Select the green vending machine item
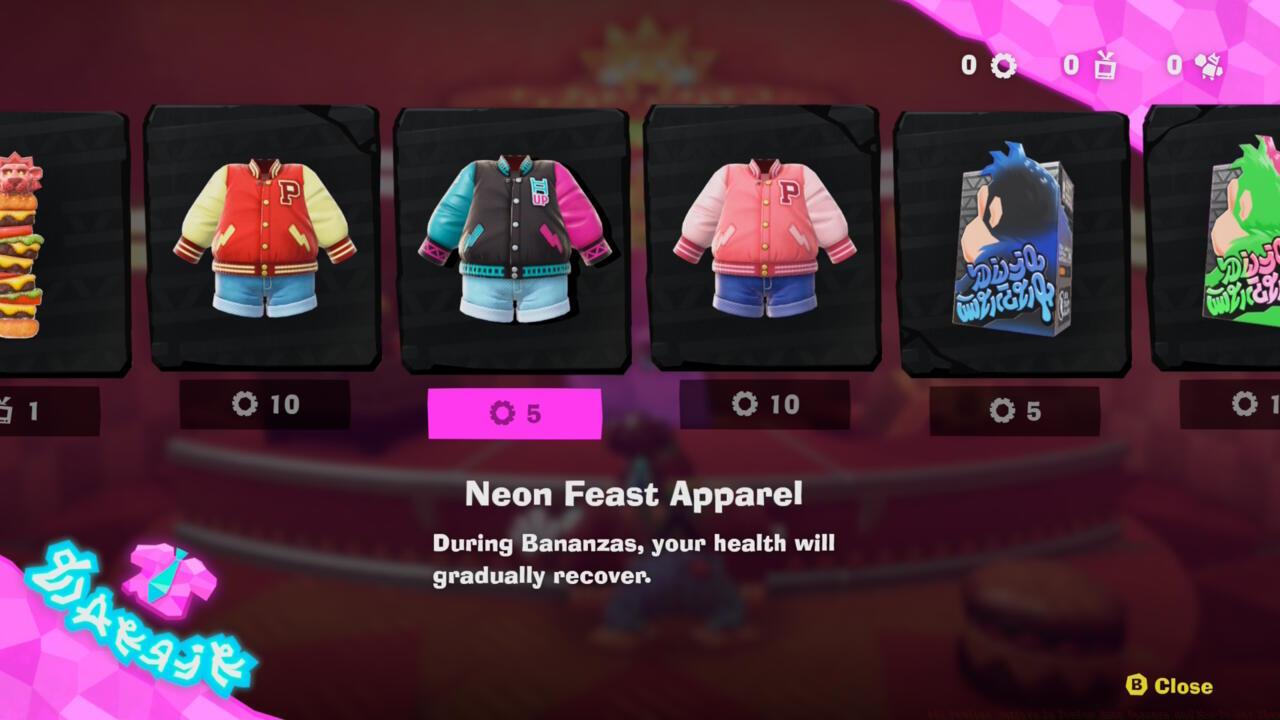The height and width of the screenshot is (720, 1280). (1240, 240)
